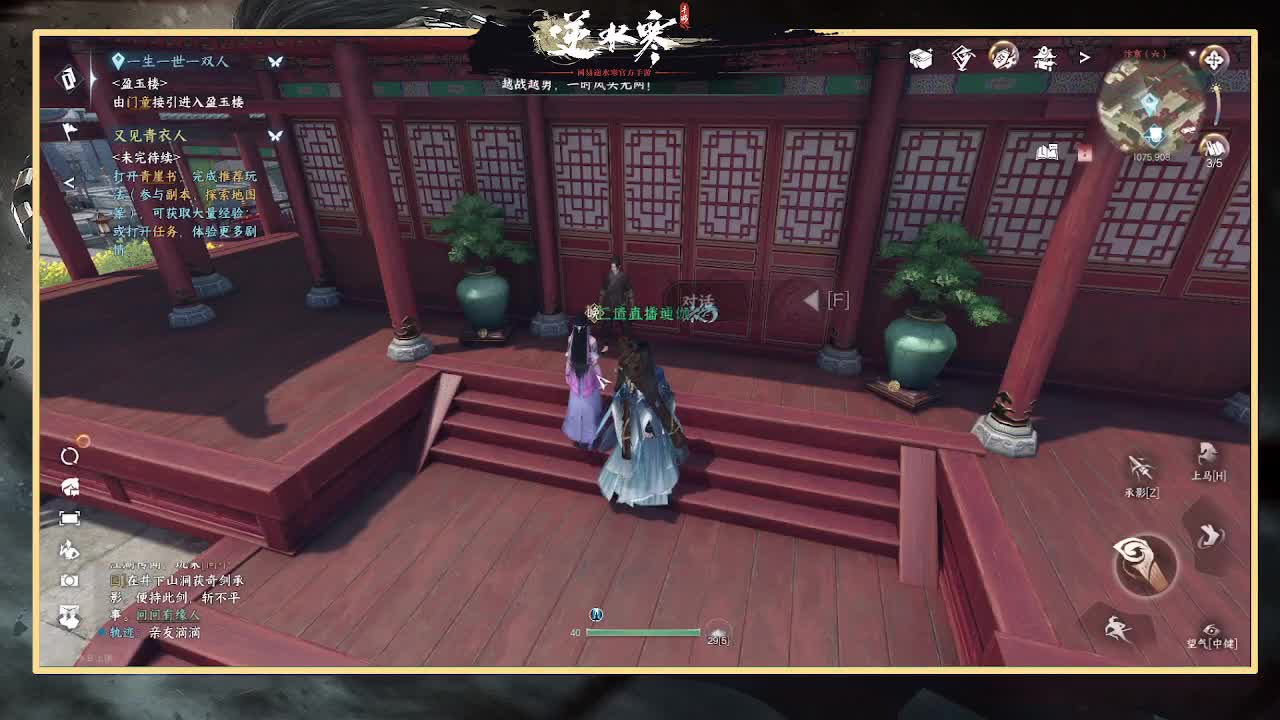
Task: Select the 承影[Z] sword skill icon
Action: coord(1140,467)
